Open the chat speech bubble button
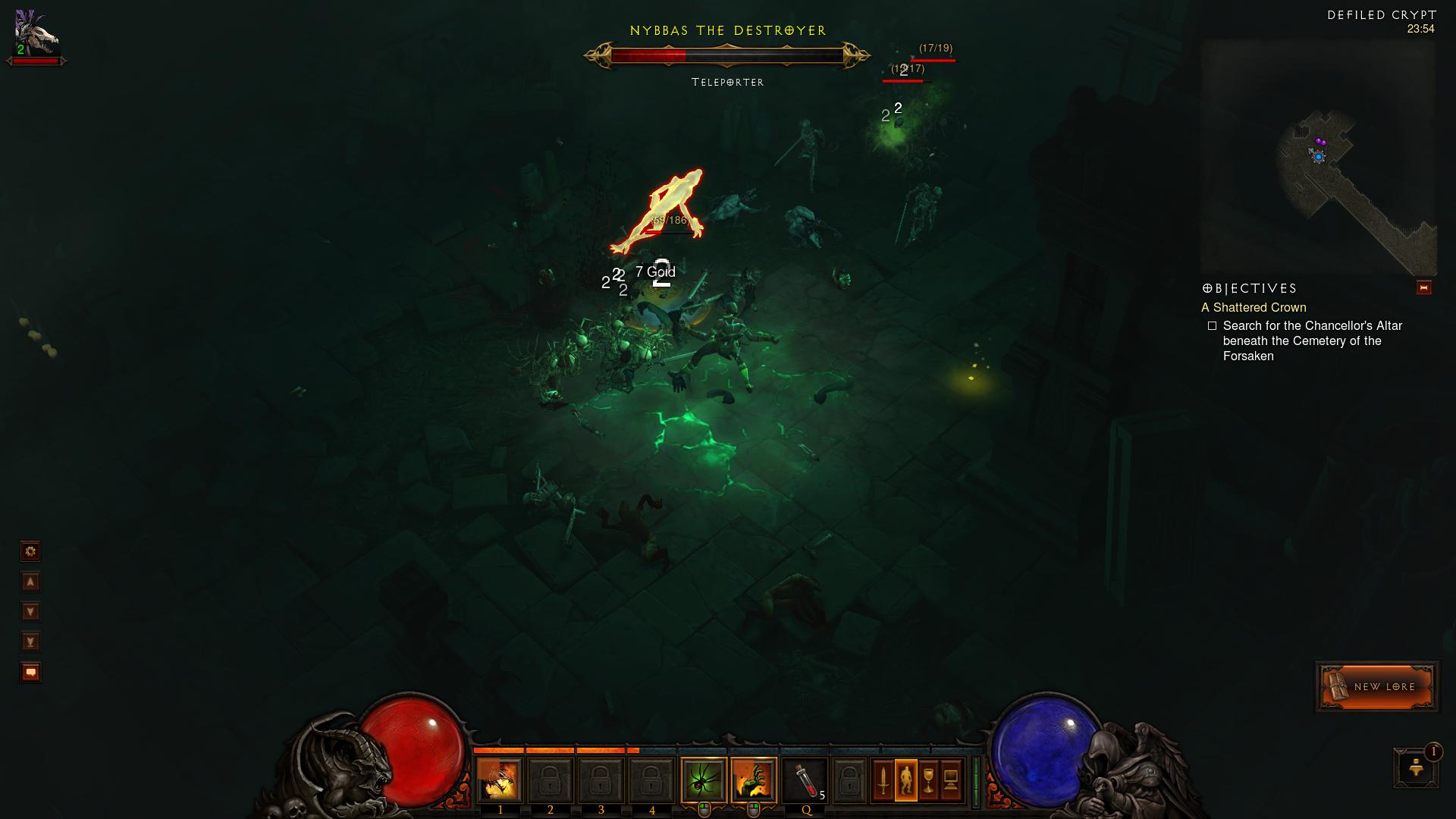1456x819 pixels. point(30,672)
